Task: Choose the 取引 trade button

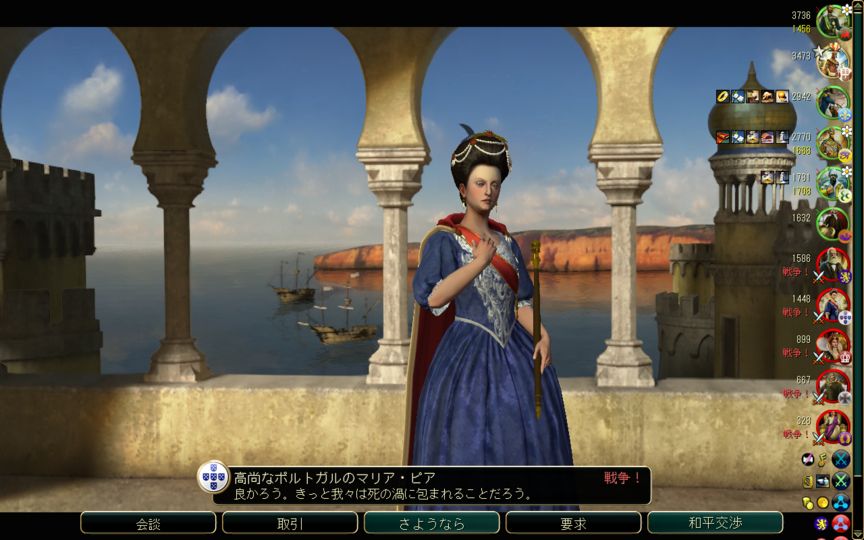Action: click(290, 523)
